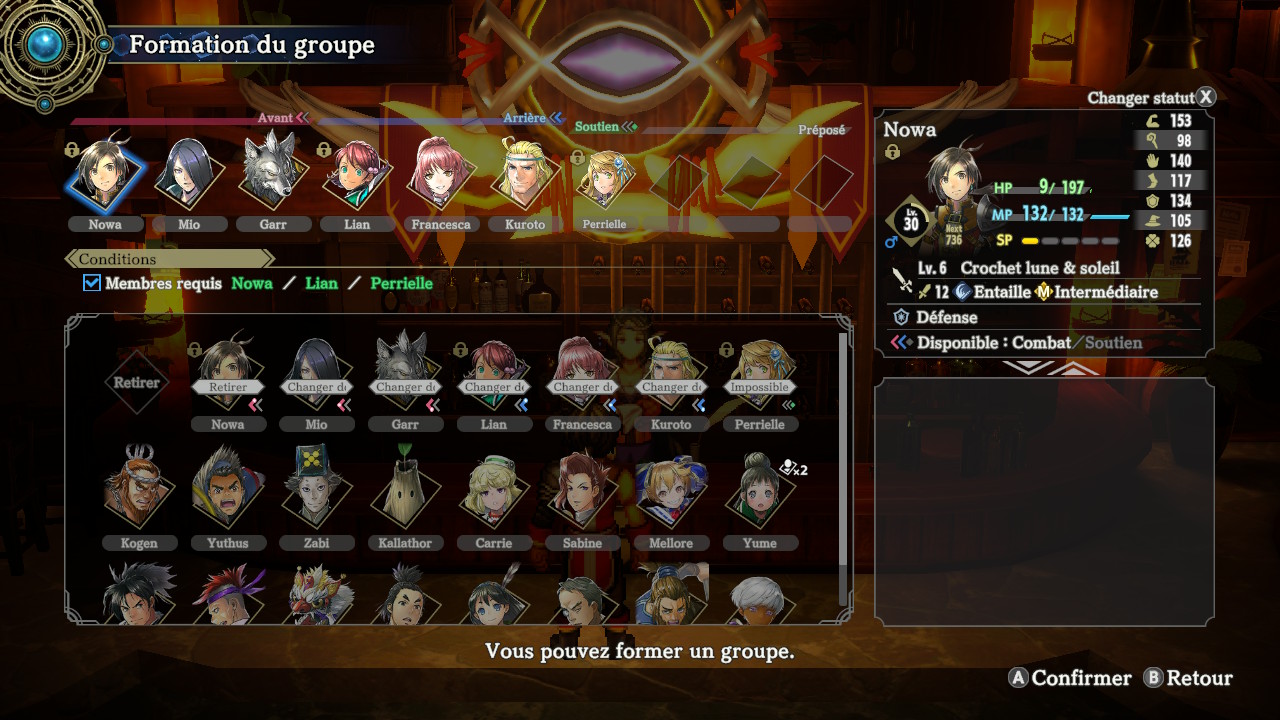This screenshot has width=1280, height=720.
Task: Choose Yume from the roster grid
Action: pyautogui.click(x=759, y=492)
